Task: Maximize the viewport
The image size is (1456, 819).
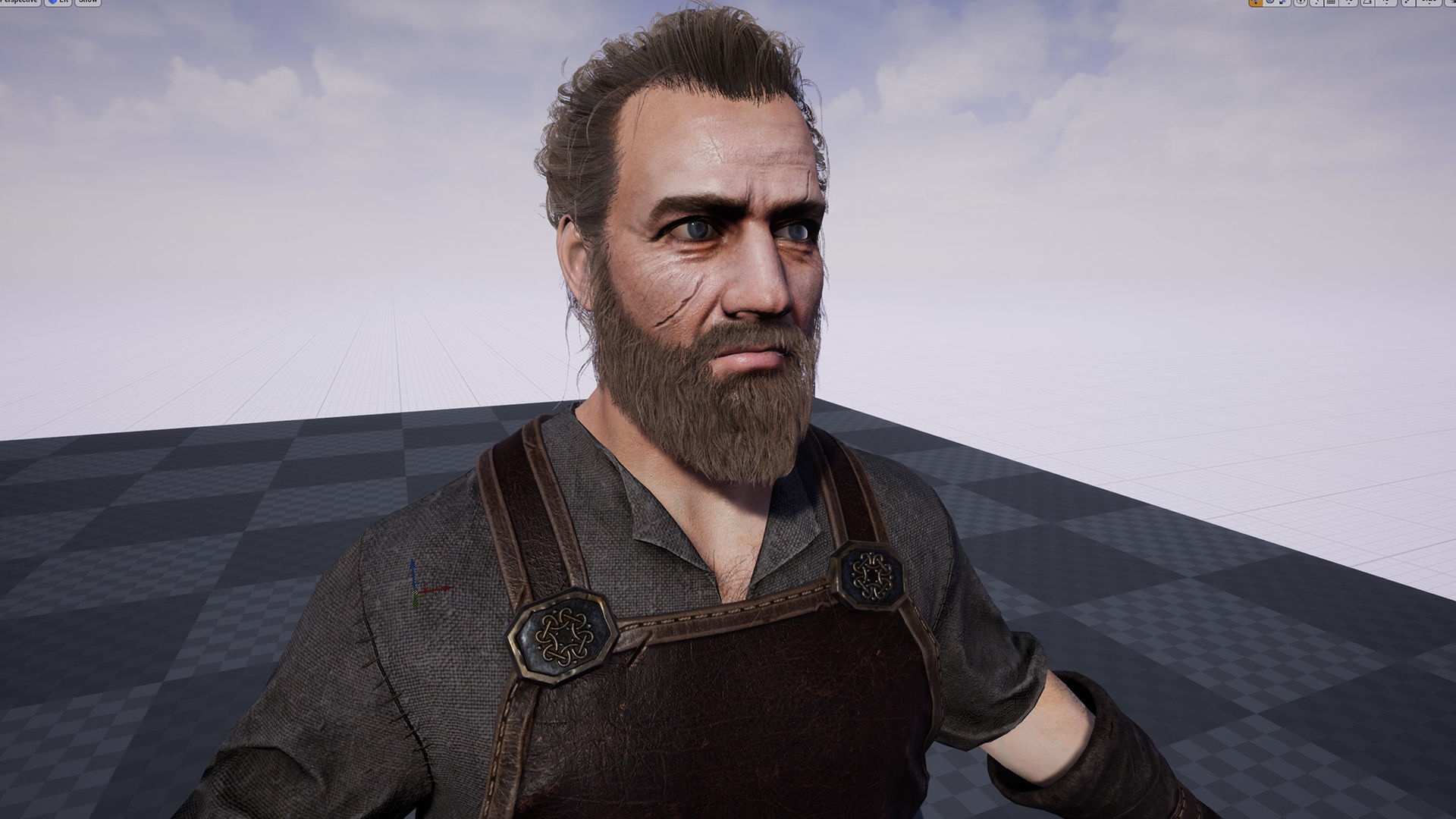Action: coord(1451,3)
